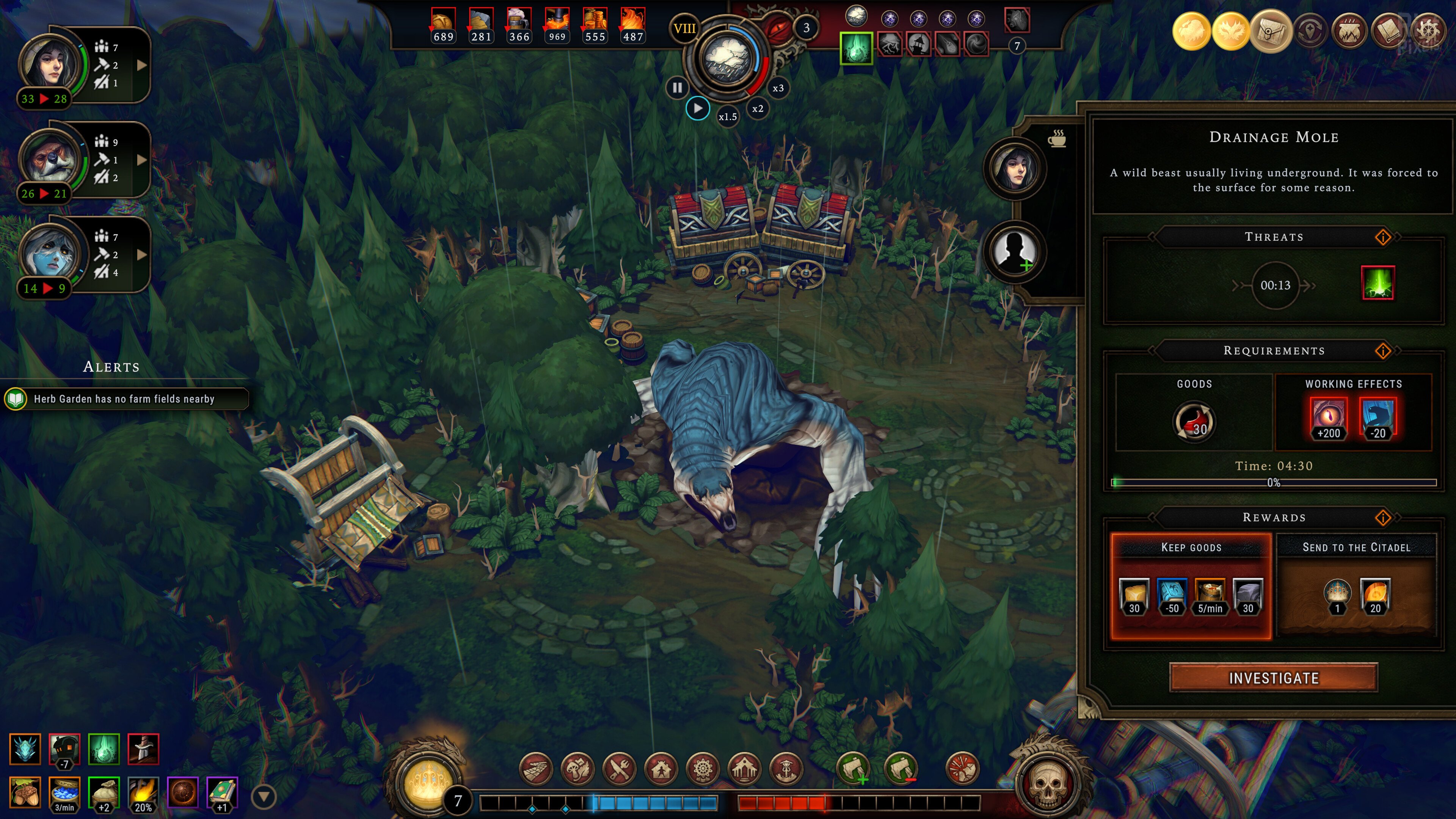This screenshot has width=1456, height=819.
Task: Pause the game
Action: 677,88
